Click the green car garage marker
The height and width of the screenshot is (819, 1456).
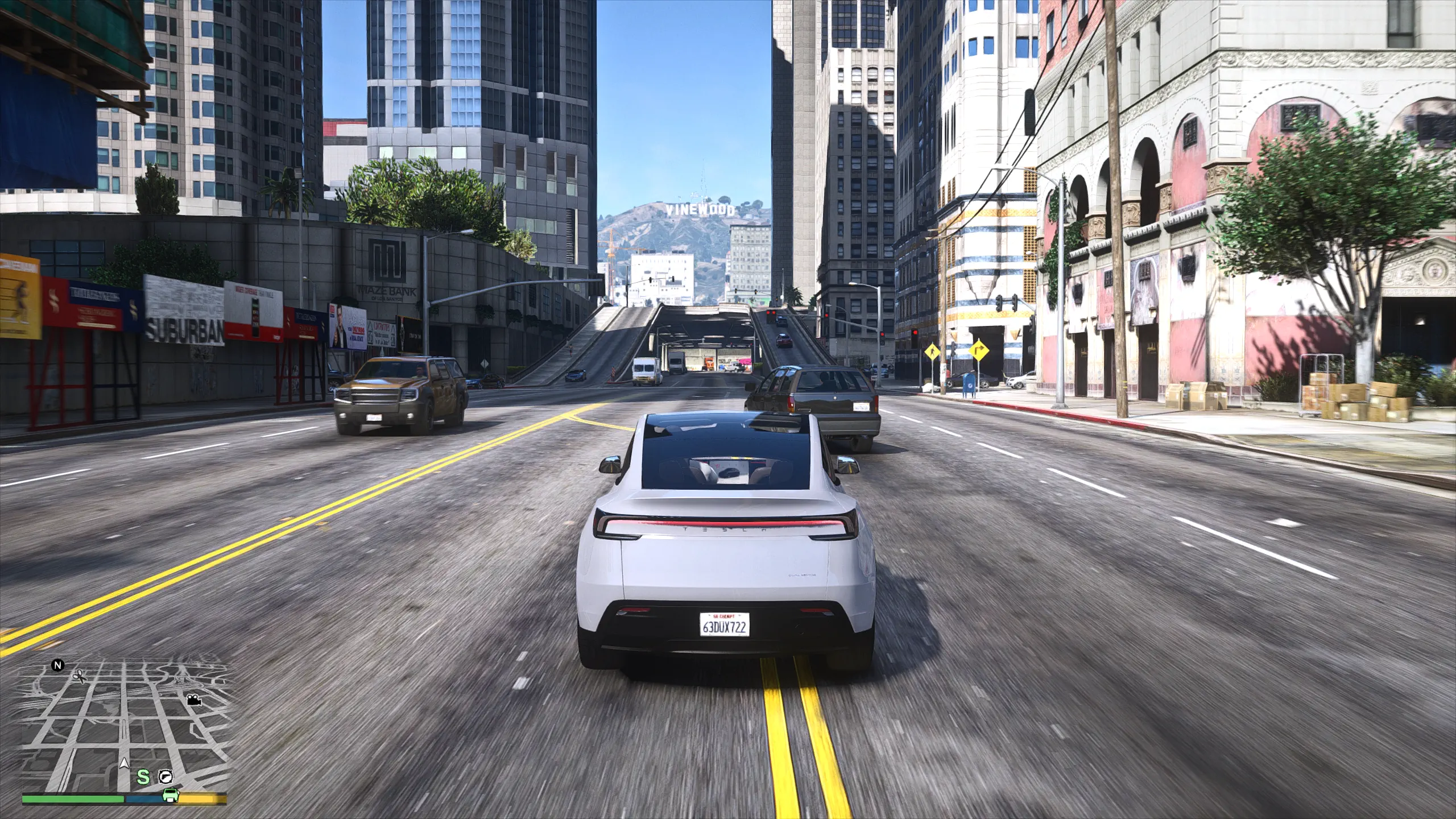pyautogui.click(x=169, y=795)
